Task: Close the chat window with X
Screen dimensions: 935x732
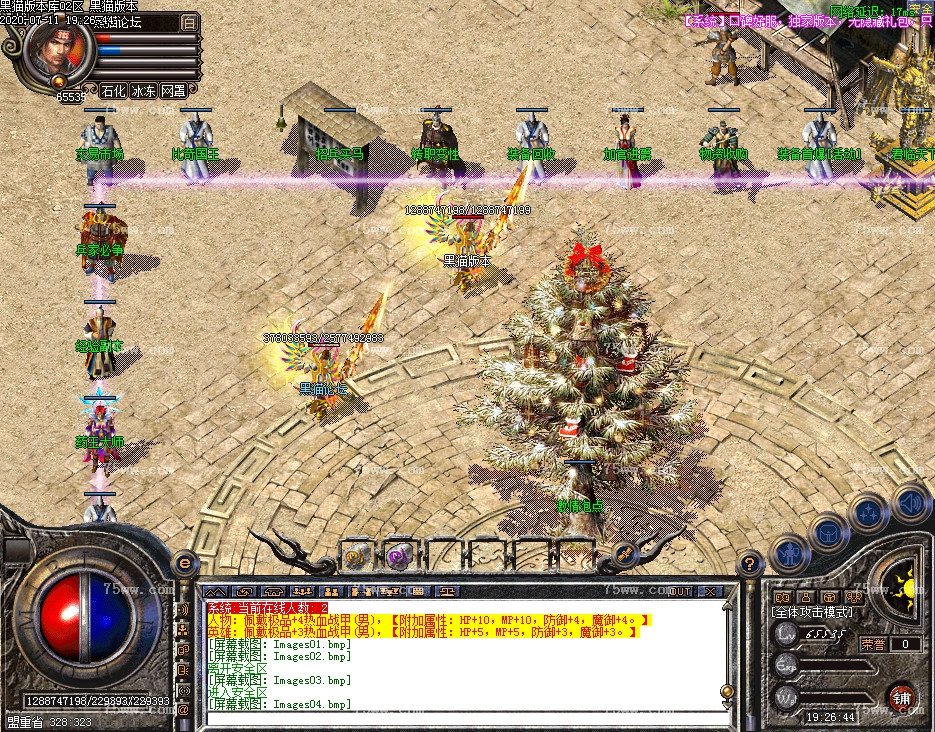Action: coord(710,592)
